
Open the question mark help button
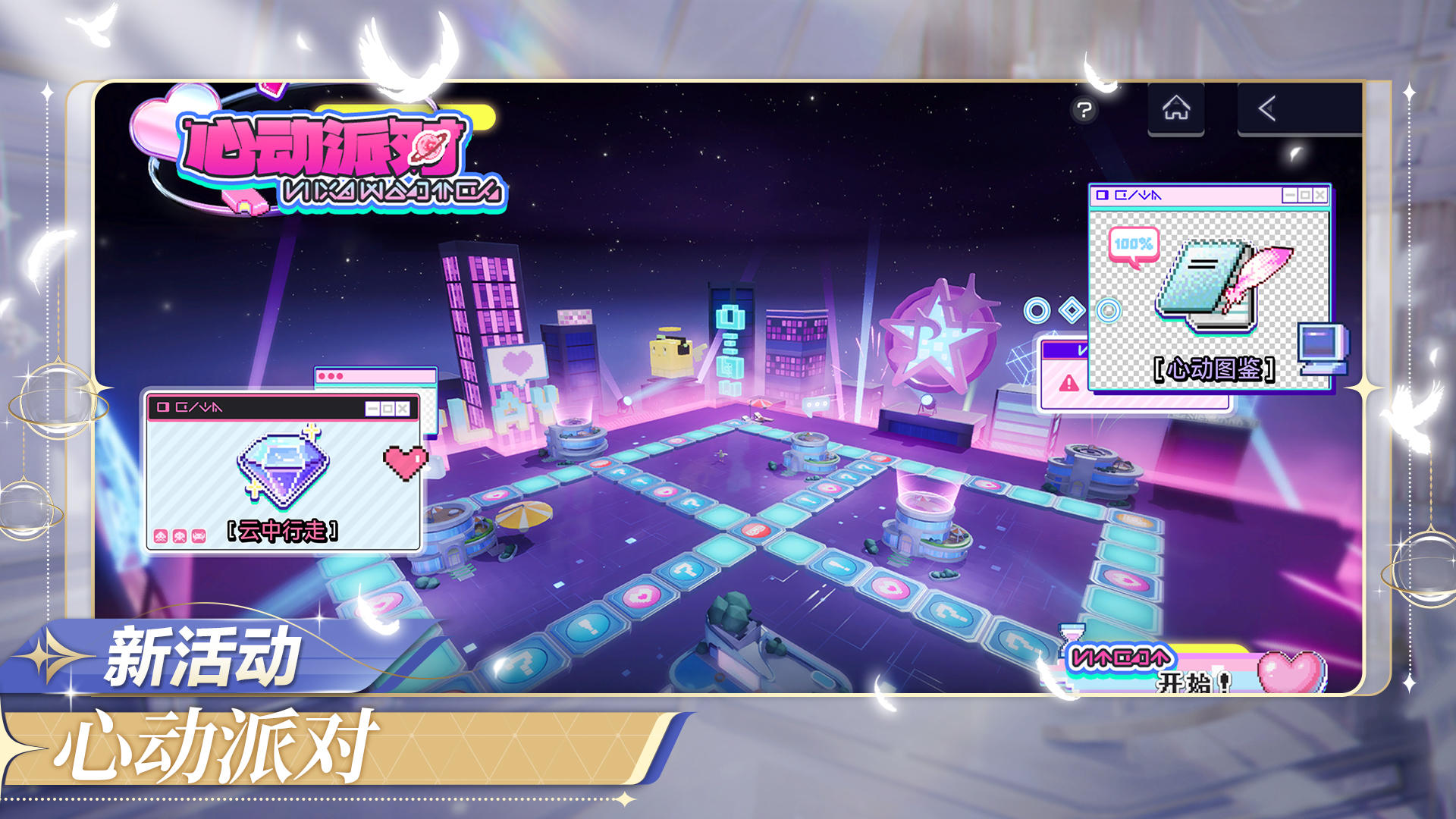[1084, 111]
